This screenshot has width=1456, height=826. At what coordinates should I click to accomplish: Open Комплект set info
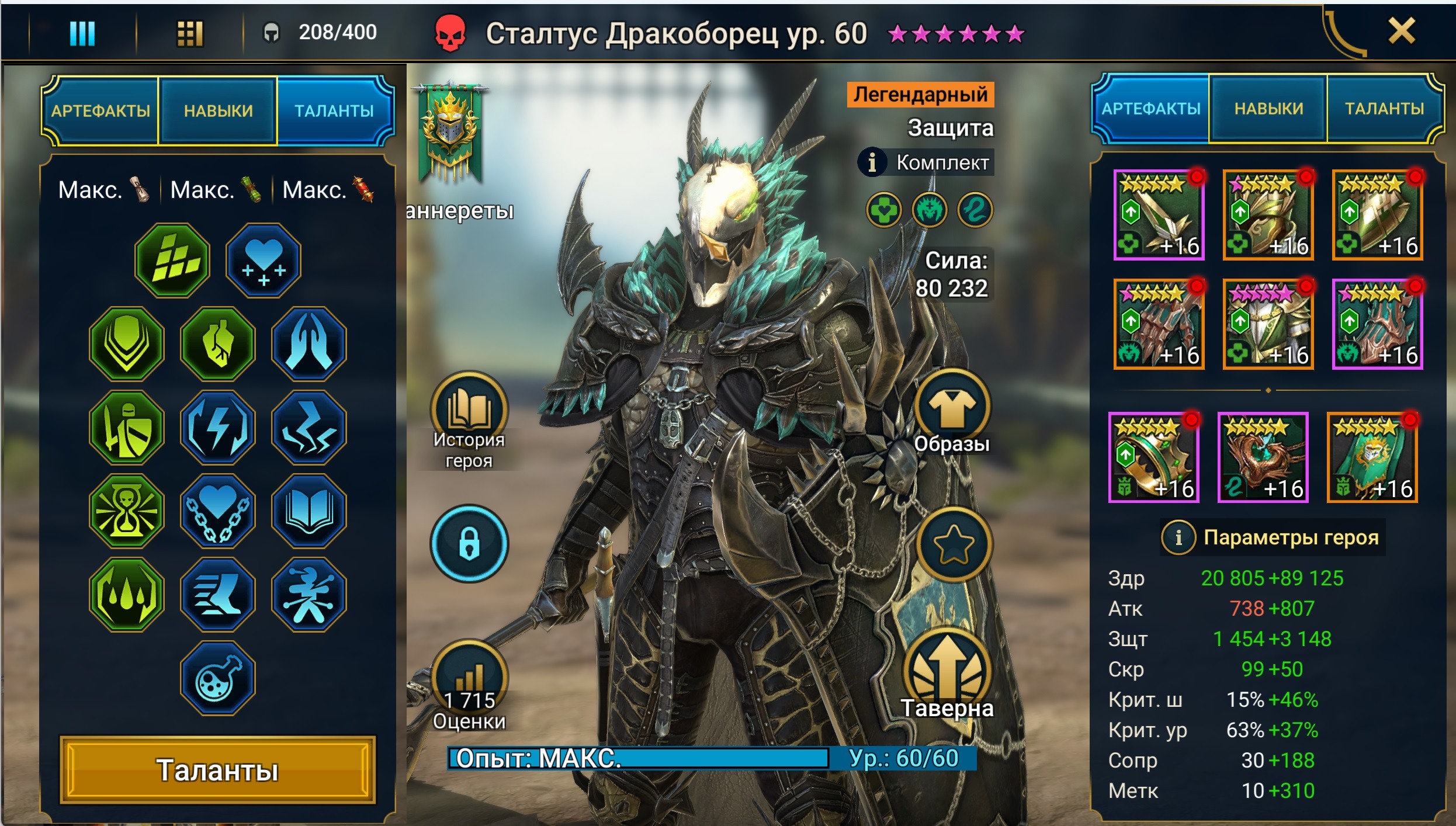point(926,162)
